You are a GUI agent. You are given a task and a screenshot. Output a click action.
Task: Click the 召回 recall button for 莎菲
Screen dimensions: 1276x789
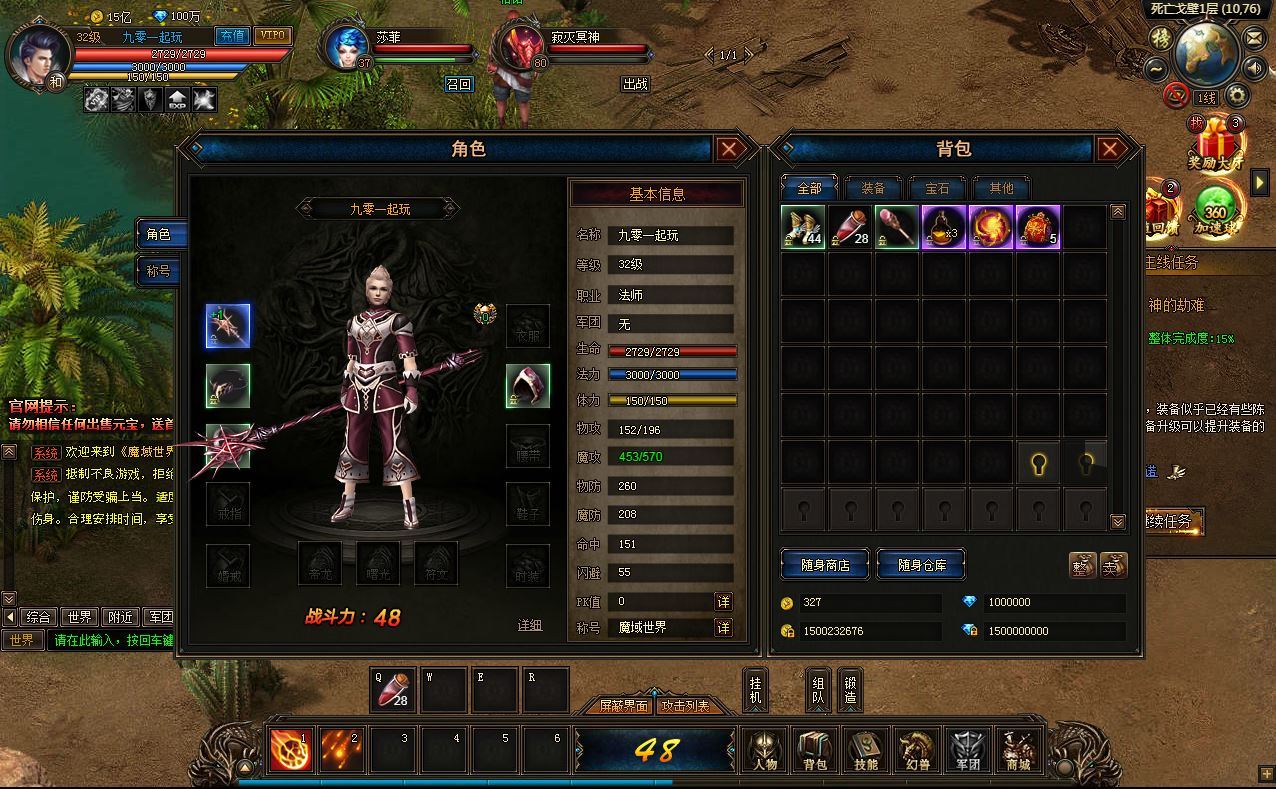click(458, 84)
